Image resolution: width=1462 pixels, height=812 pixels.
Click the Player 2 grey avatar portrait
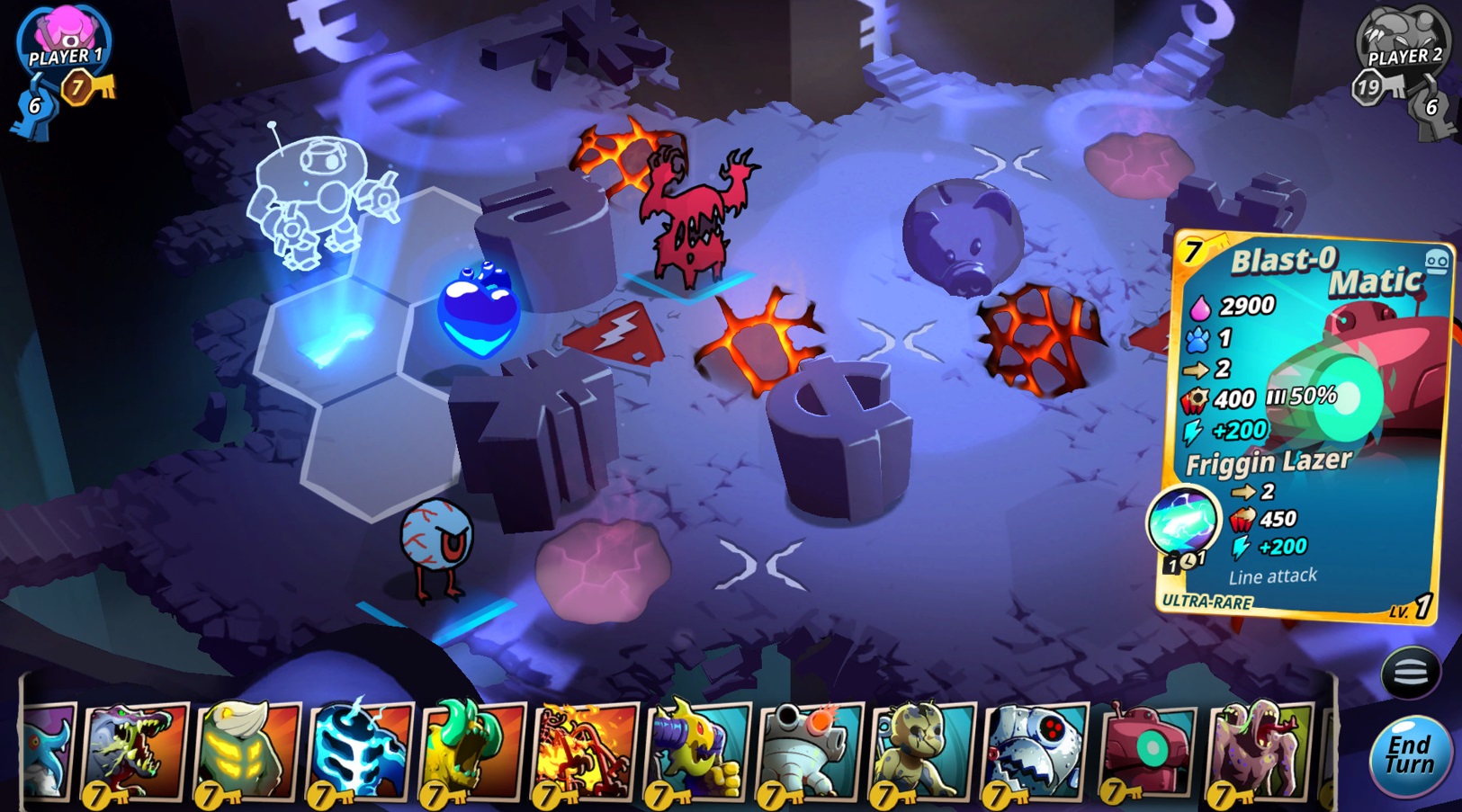click(1402, 38)
